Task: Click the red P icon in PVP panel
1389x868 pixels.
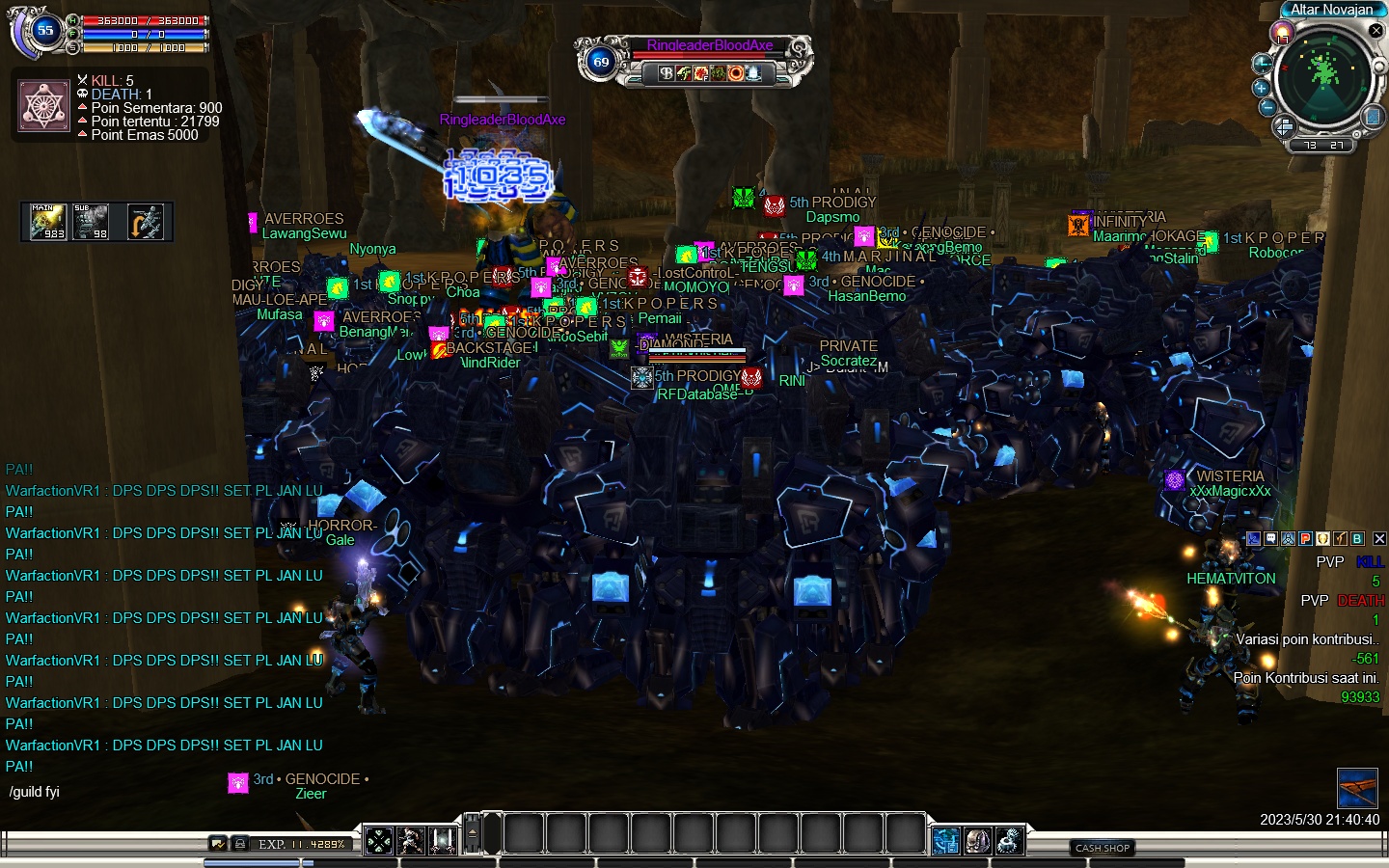Action: (x=1305, y=539)
